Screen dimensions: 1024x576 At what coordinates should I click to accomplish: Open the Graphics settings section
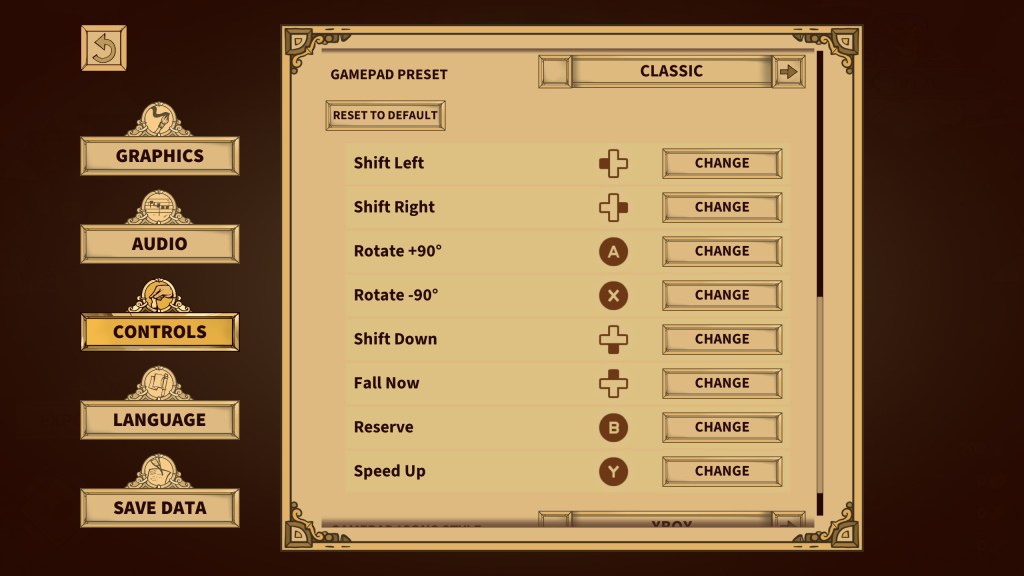tap(160, 156)
